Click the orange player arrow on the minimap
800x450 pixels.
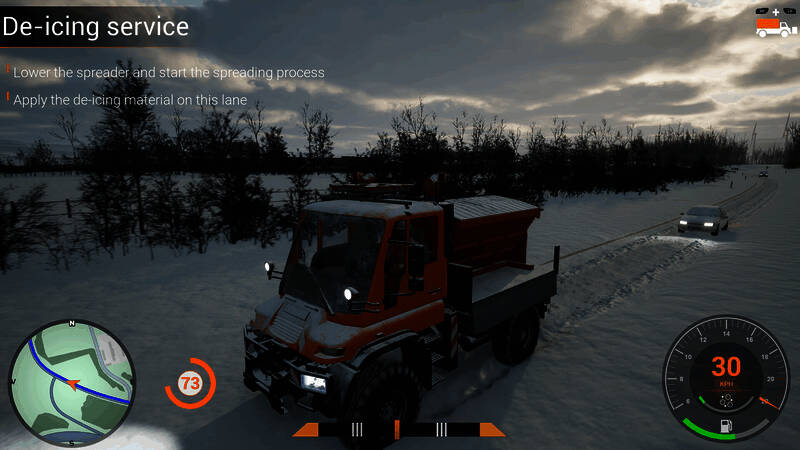click(73, 383)
